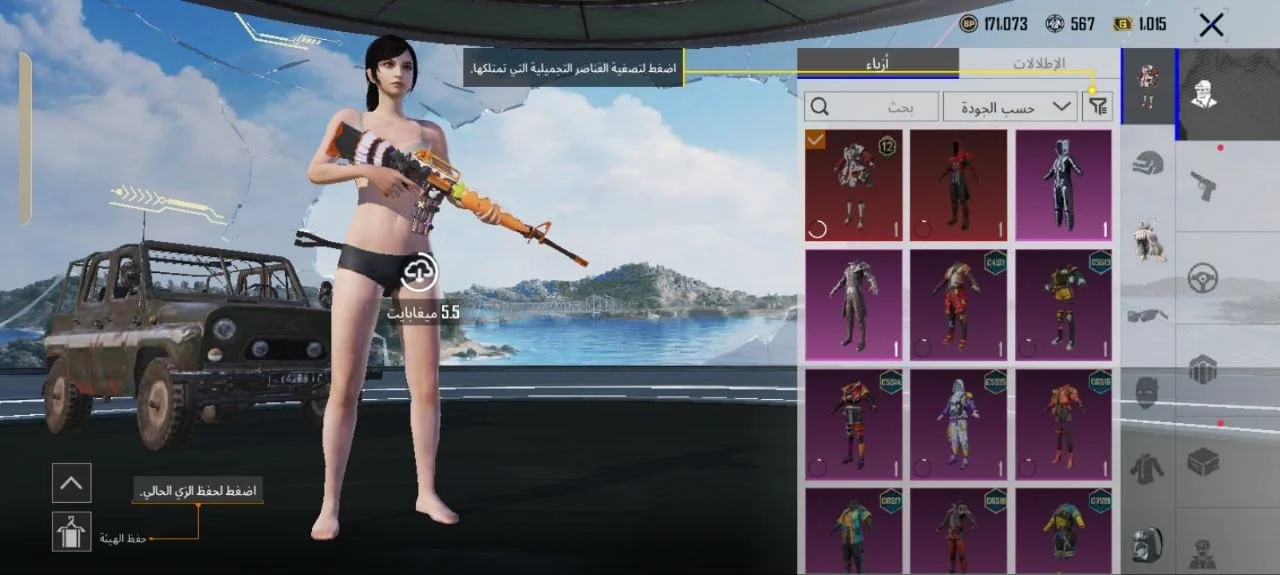Pick the grey long coat outfit

(853, 305)
